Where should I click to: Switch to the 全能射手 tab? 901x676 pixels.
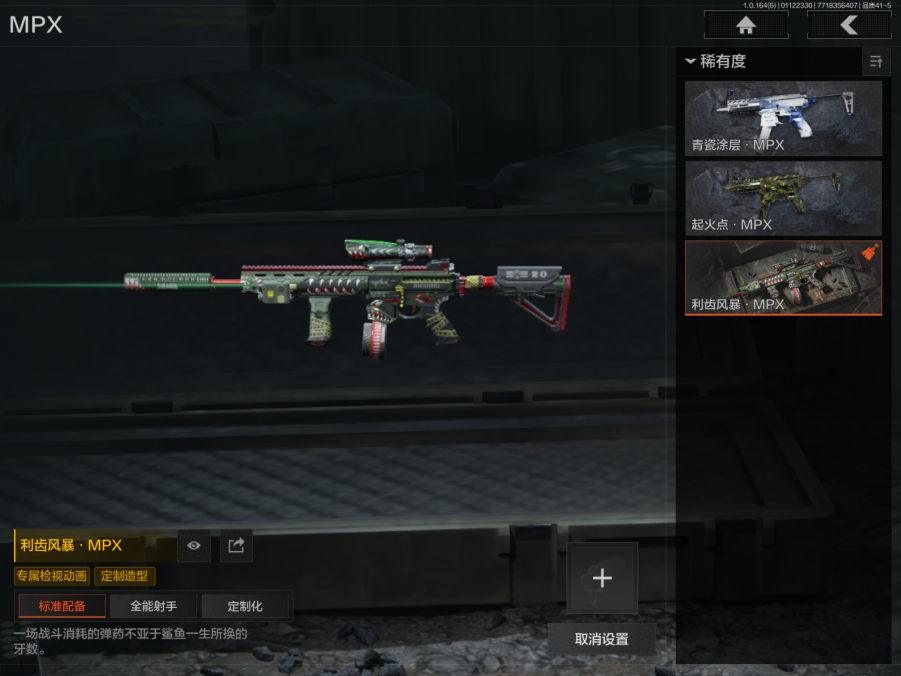(x=153, y=606)
